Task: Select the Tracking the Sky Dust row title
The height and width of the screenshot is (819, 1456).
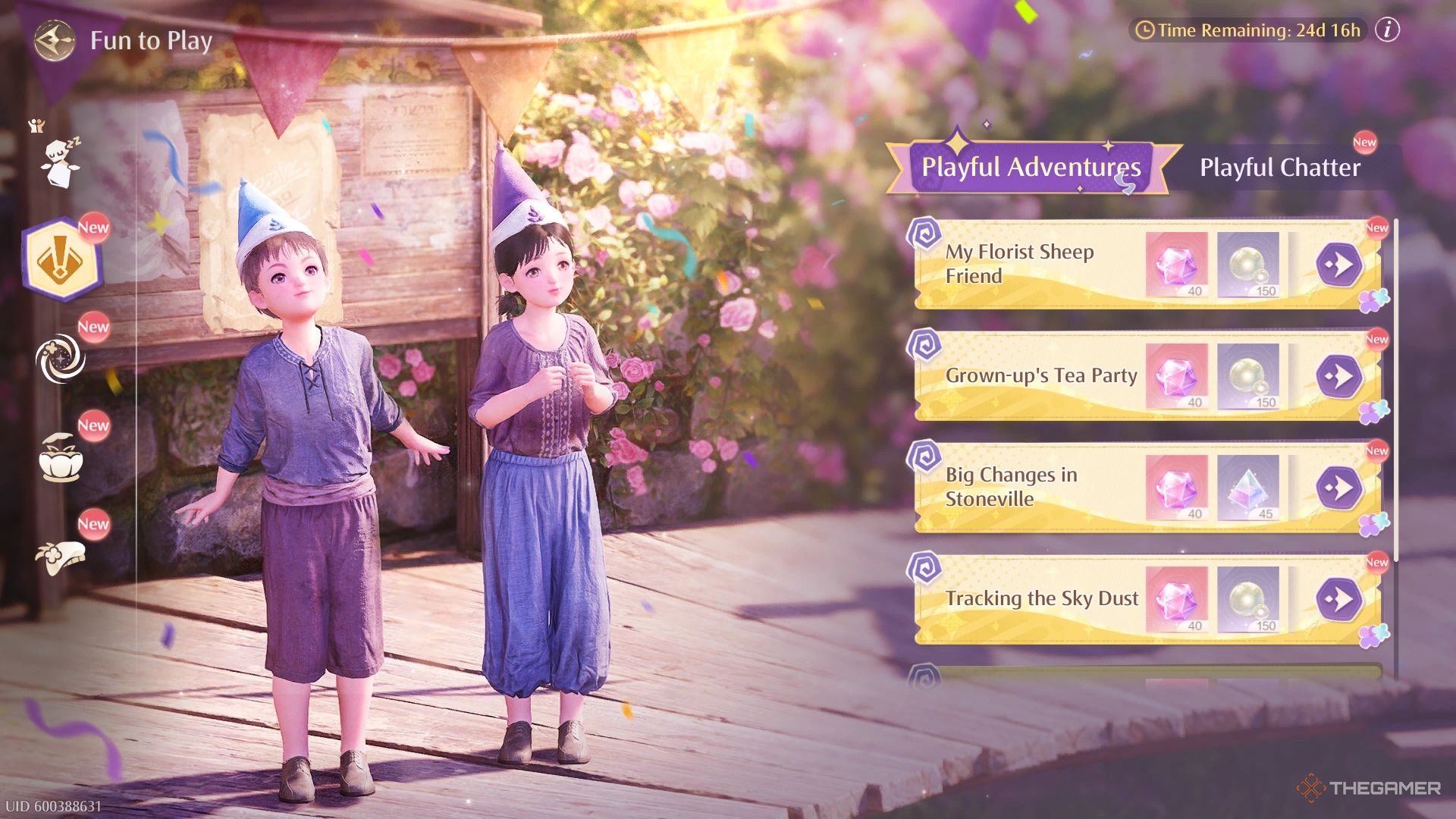Action: tap(1041, 598)
